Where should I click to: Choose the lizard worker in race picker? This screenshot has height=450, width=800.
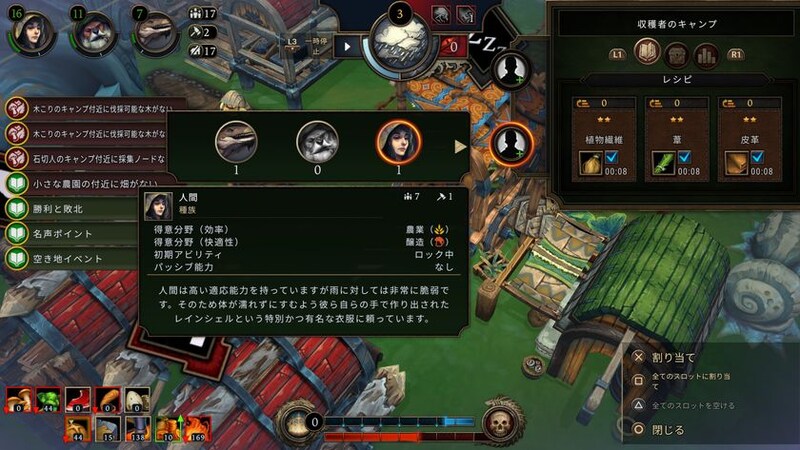tap(236, 144)
